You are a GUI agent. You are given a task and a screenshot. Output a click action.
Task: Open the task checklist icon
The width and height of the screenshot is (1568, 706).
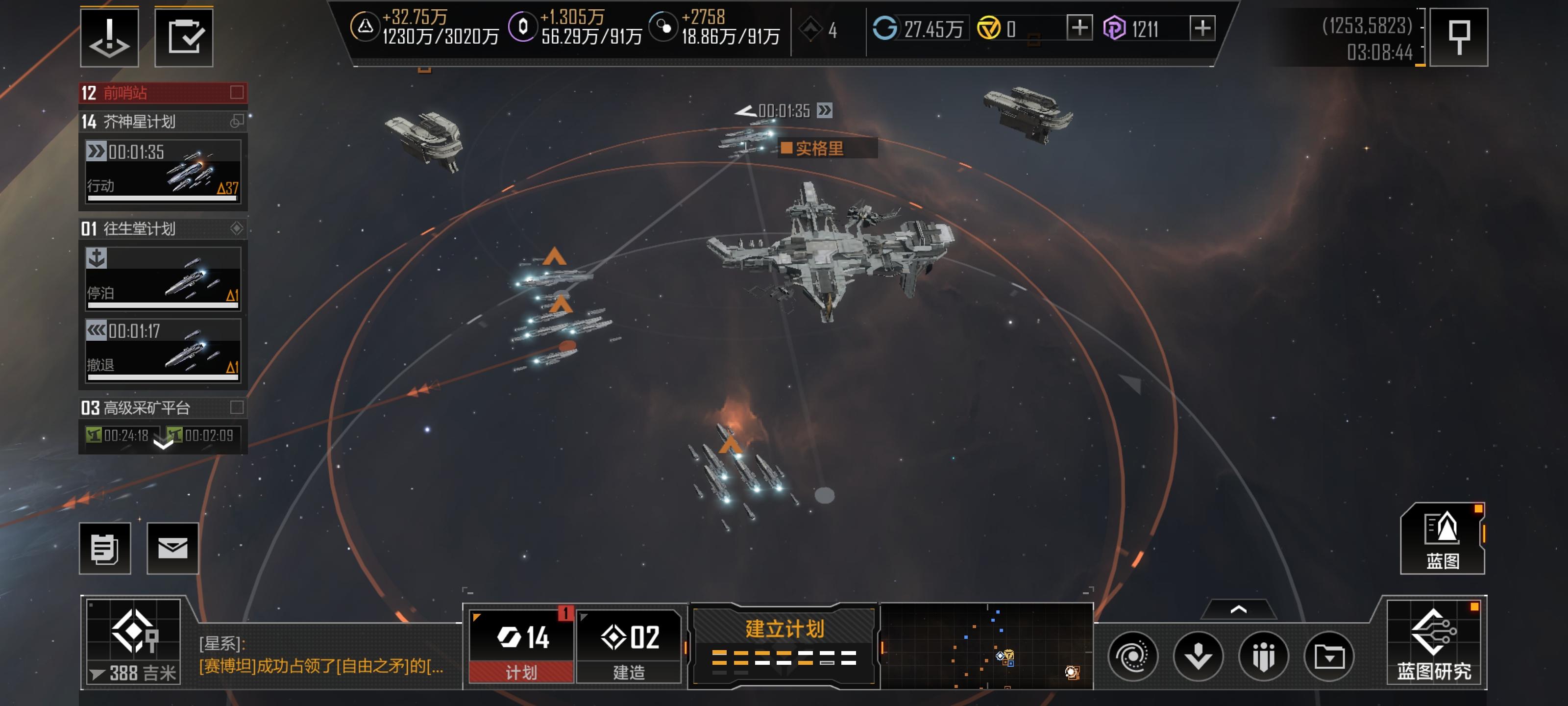(x=184, y=37)
